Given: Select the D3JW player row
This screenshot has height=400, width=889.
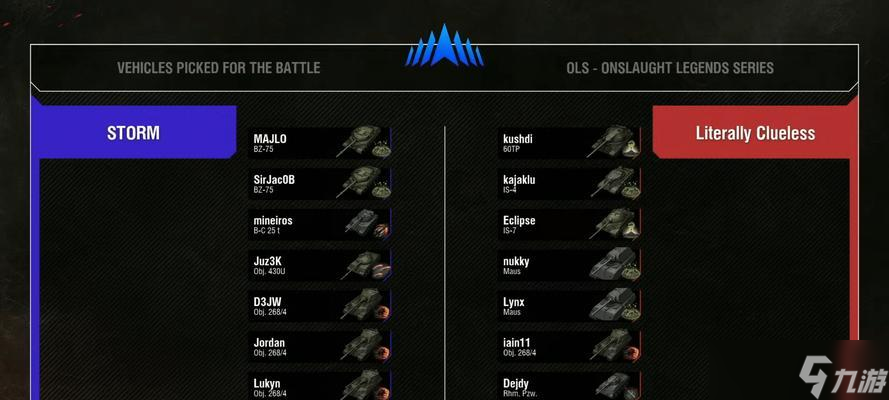Looking at the screenshot, I should pos(319,306).
